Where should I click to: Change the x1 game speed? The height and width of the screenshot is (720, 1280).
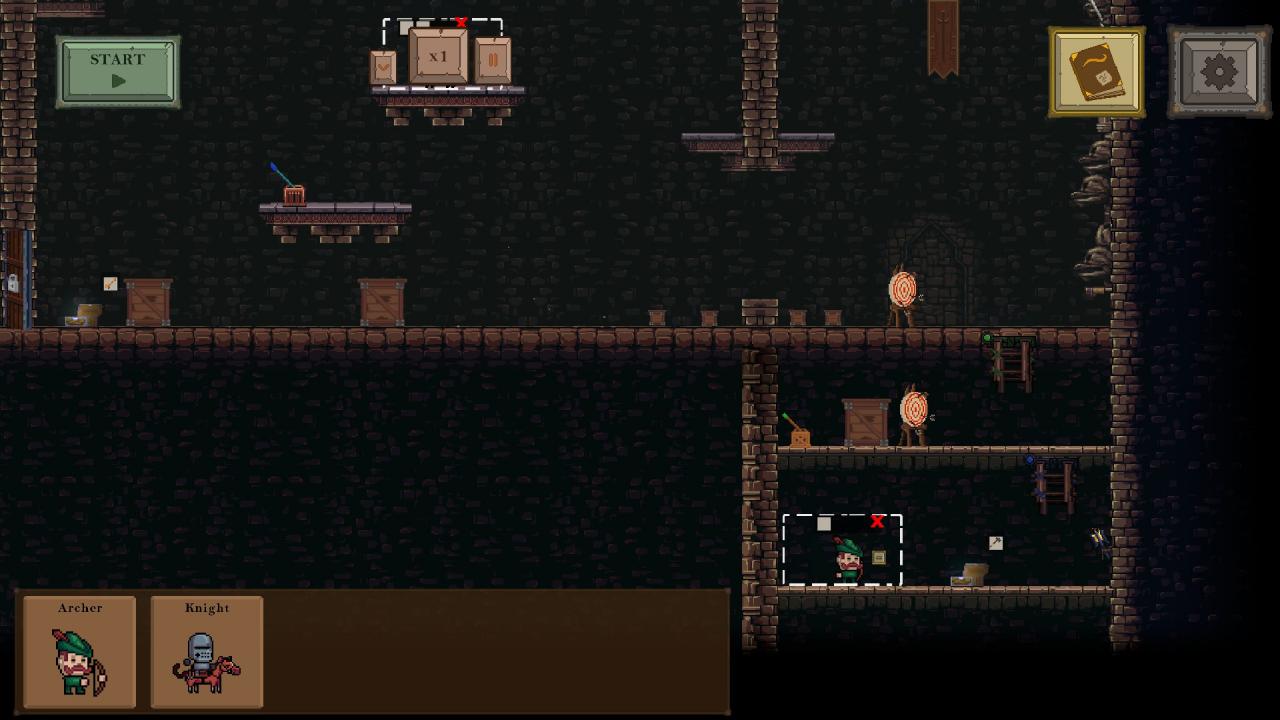coord(438,57)
